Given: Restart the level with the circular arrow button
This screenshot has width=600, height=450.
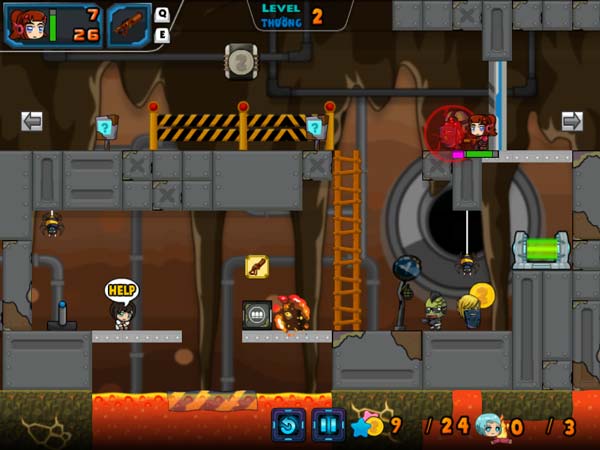Looking at the screenshot, I should (288, 425).
